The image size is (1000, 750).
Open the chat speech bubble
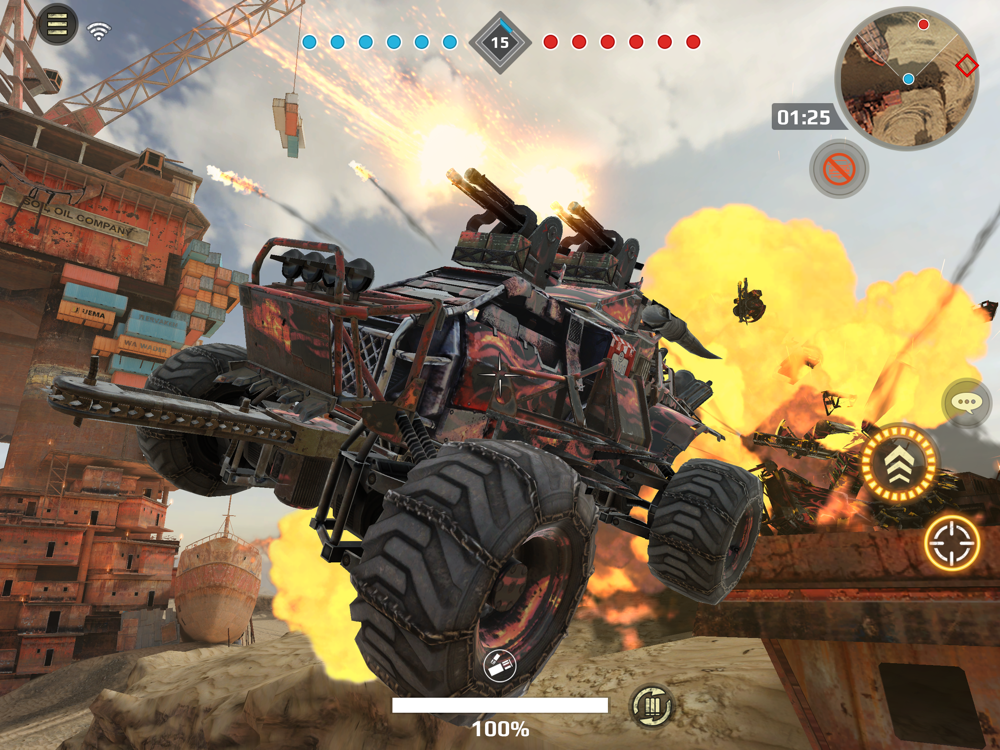pyautogui.click(x=966, y=403)
